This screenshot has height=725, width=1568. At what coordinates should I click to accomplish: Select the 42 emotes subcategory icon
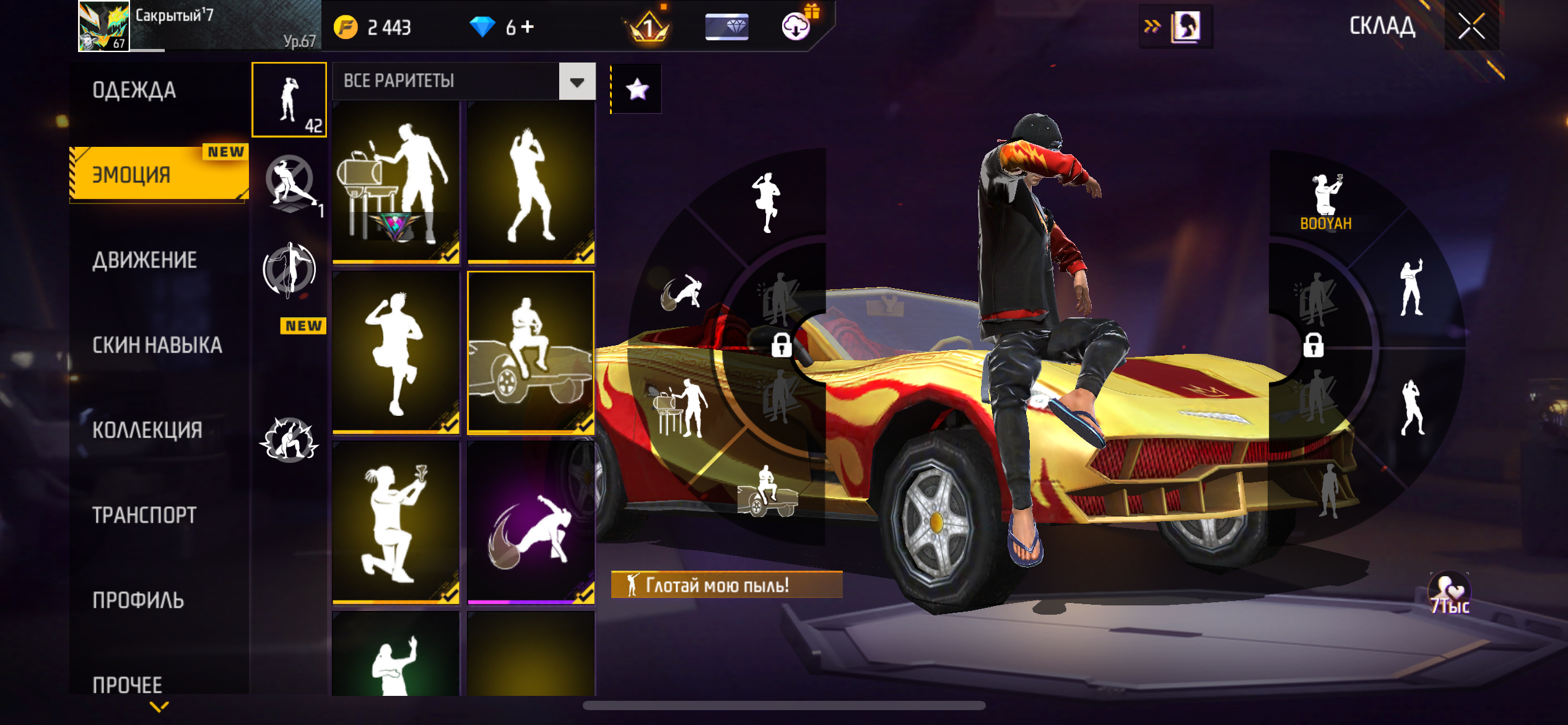pos(289,100)
